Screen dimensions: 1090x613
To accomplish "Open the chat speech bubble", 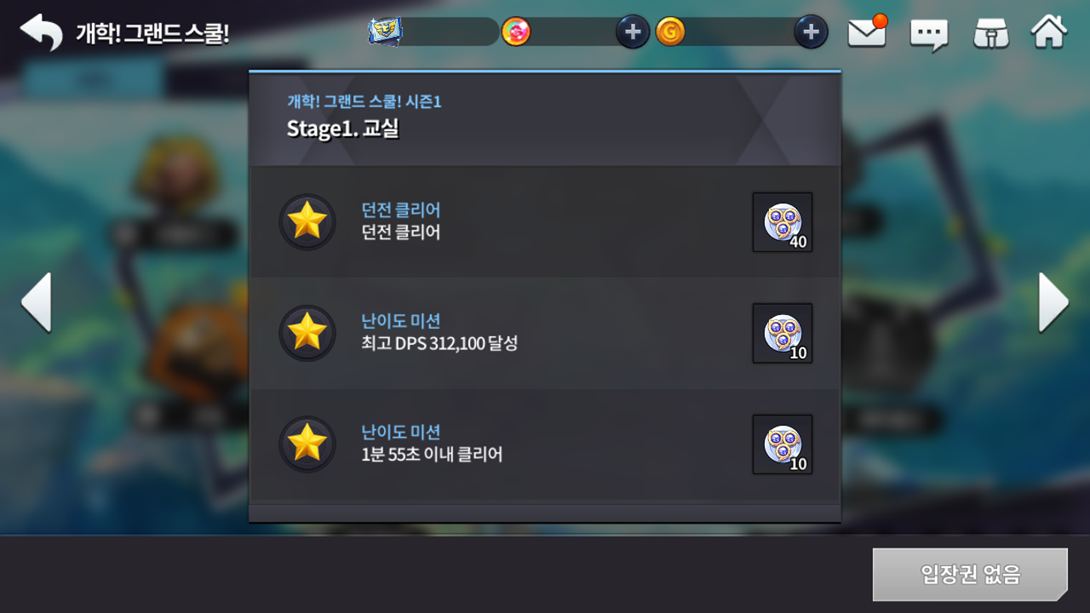I will (x=929, y=34).
